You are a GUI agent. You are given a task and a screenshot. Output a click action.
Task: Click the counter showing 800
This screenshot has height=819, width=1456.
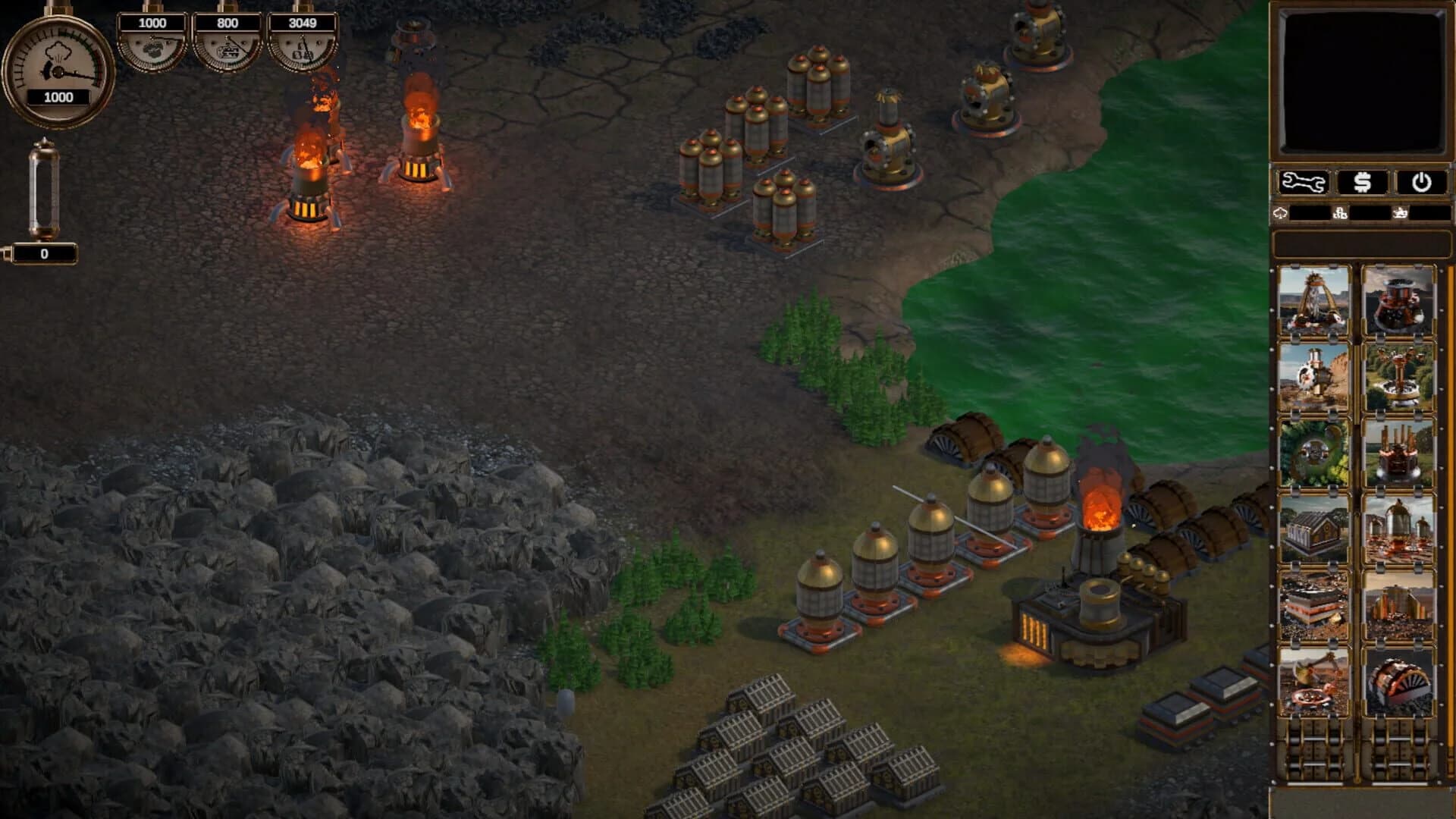pos(227,23)
